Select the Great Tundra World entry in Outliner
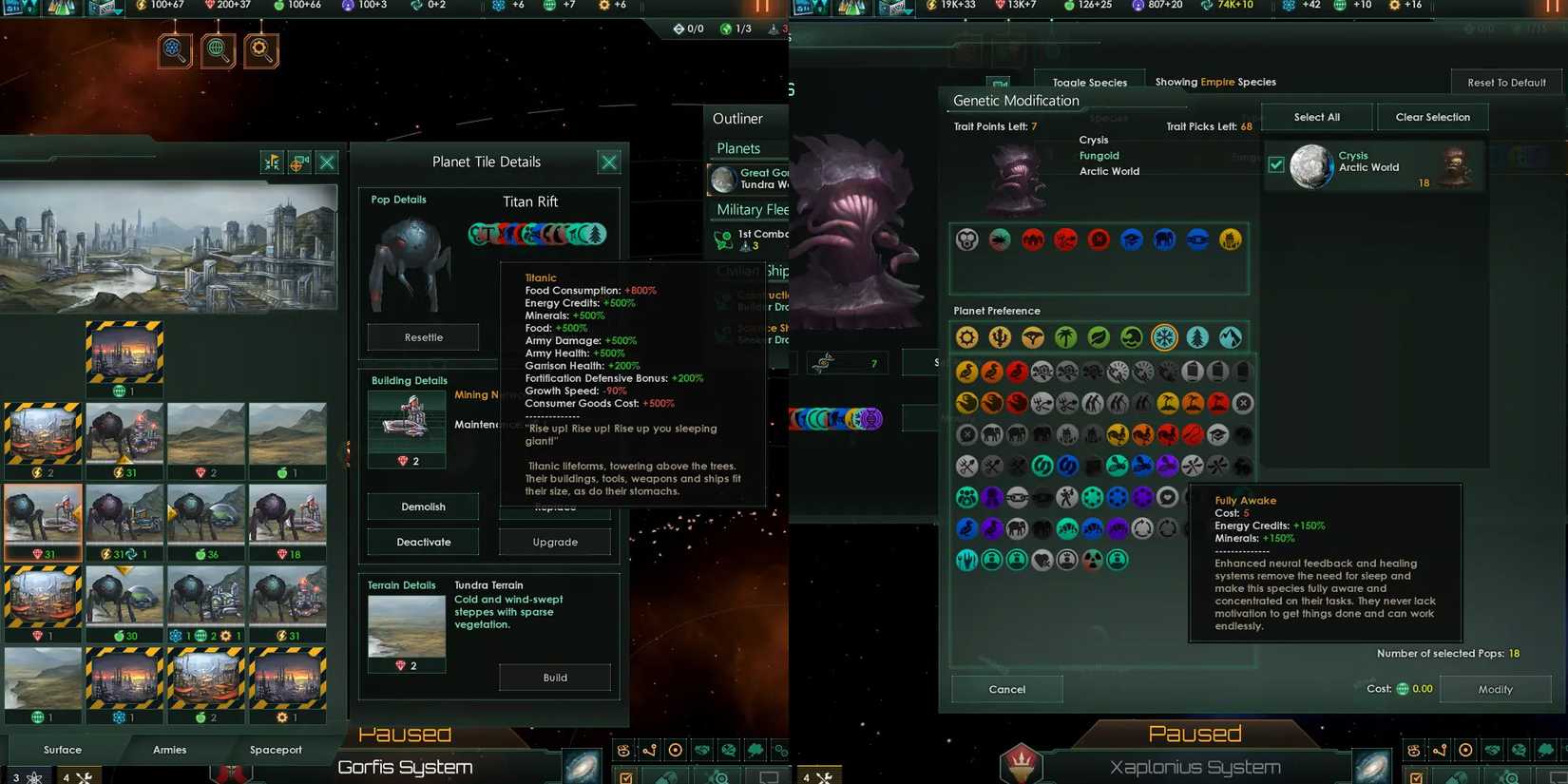 point(751,177)
